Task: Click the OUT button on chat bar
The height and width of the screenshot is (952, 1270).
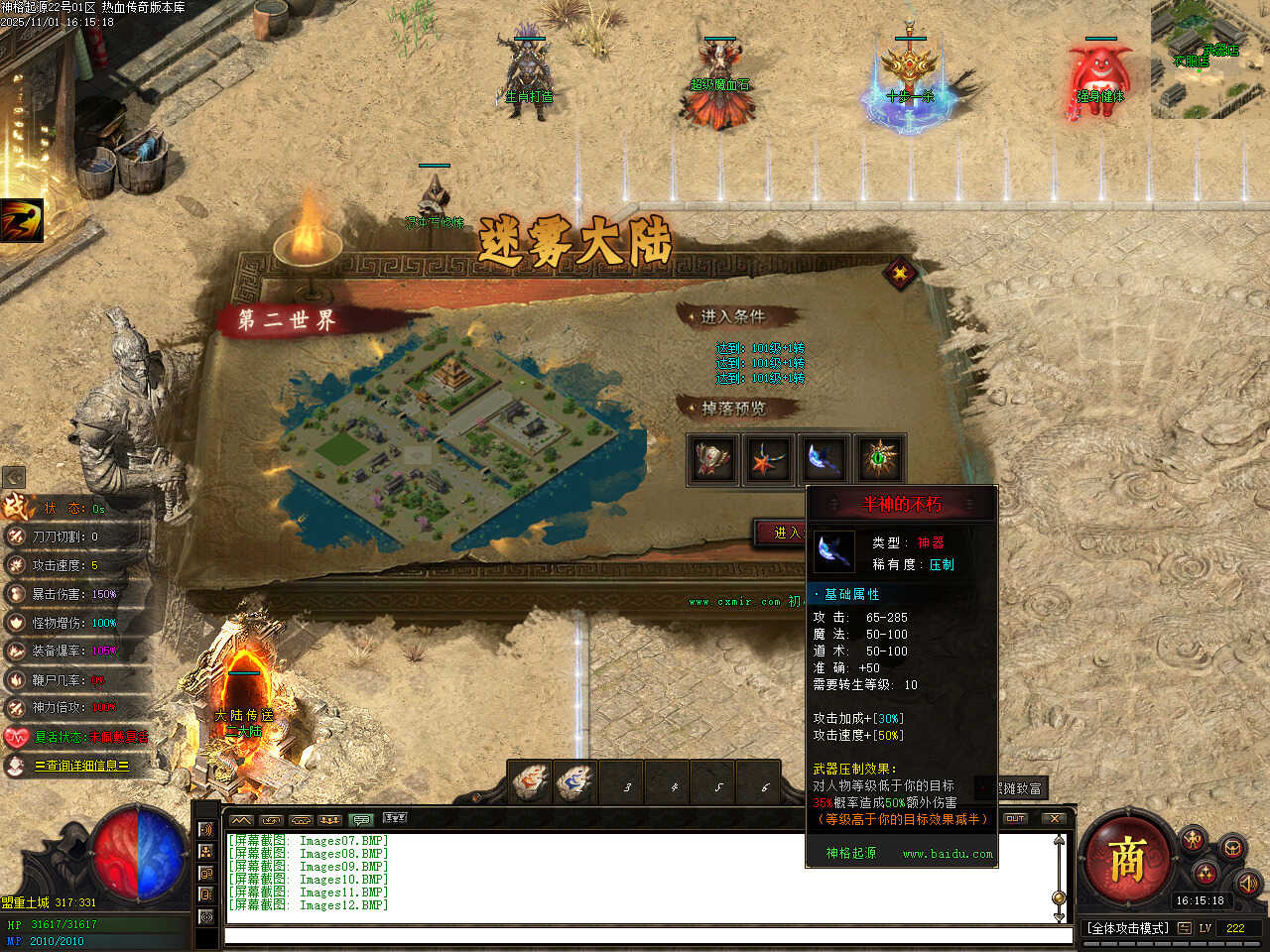Action: pyautogui.click(x=1015, y=818)
